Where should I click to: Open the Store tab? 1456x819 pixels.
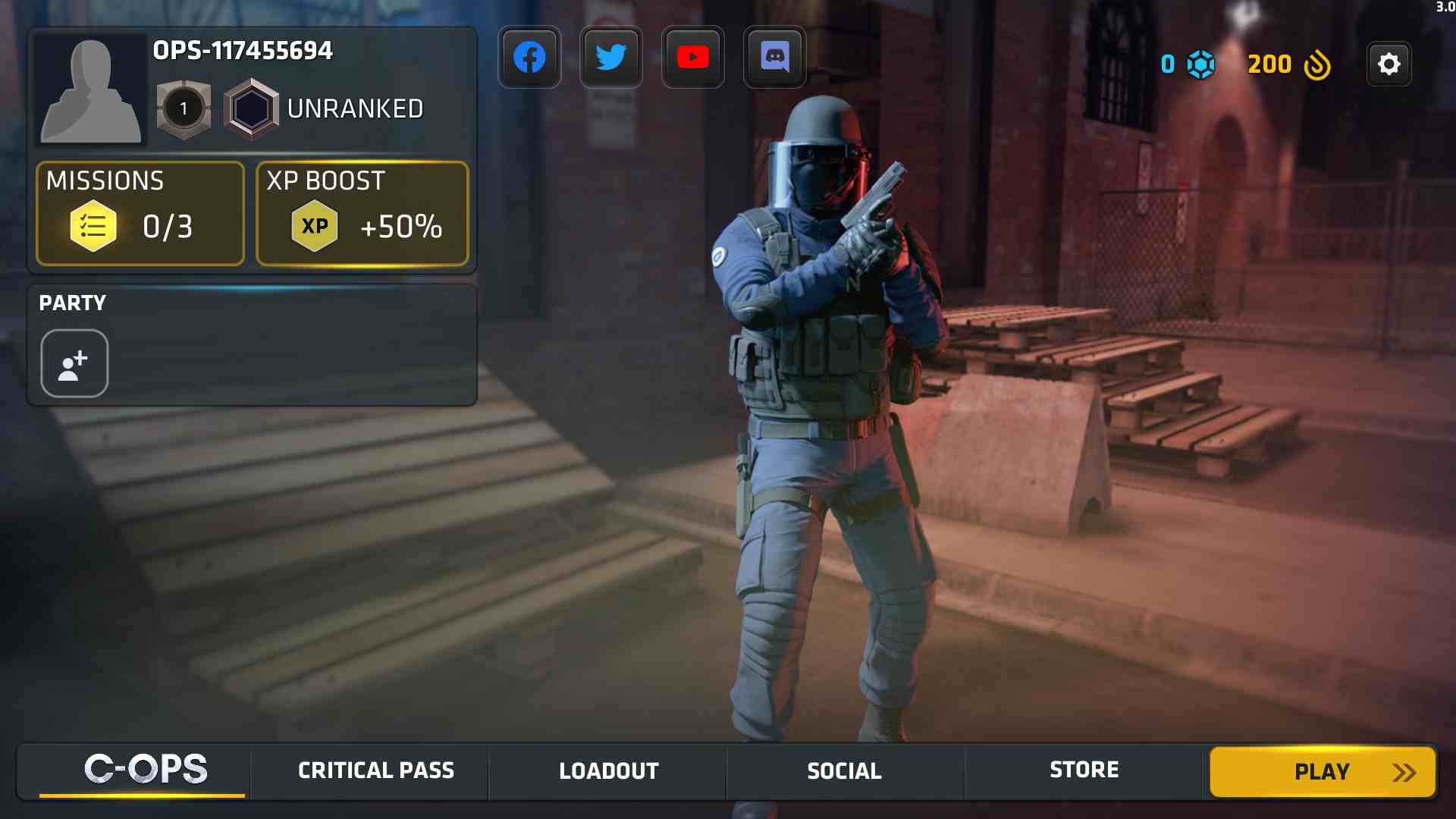(1083, 770)
